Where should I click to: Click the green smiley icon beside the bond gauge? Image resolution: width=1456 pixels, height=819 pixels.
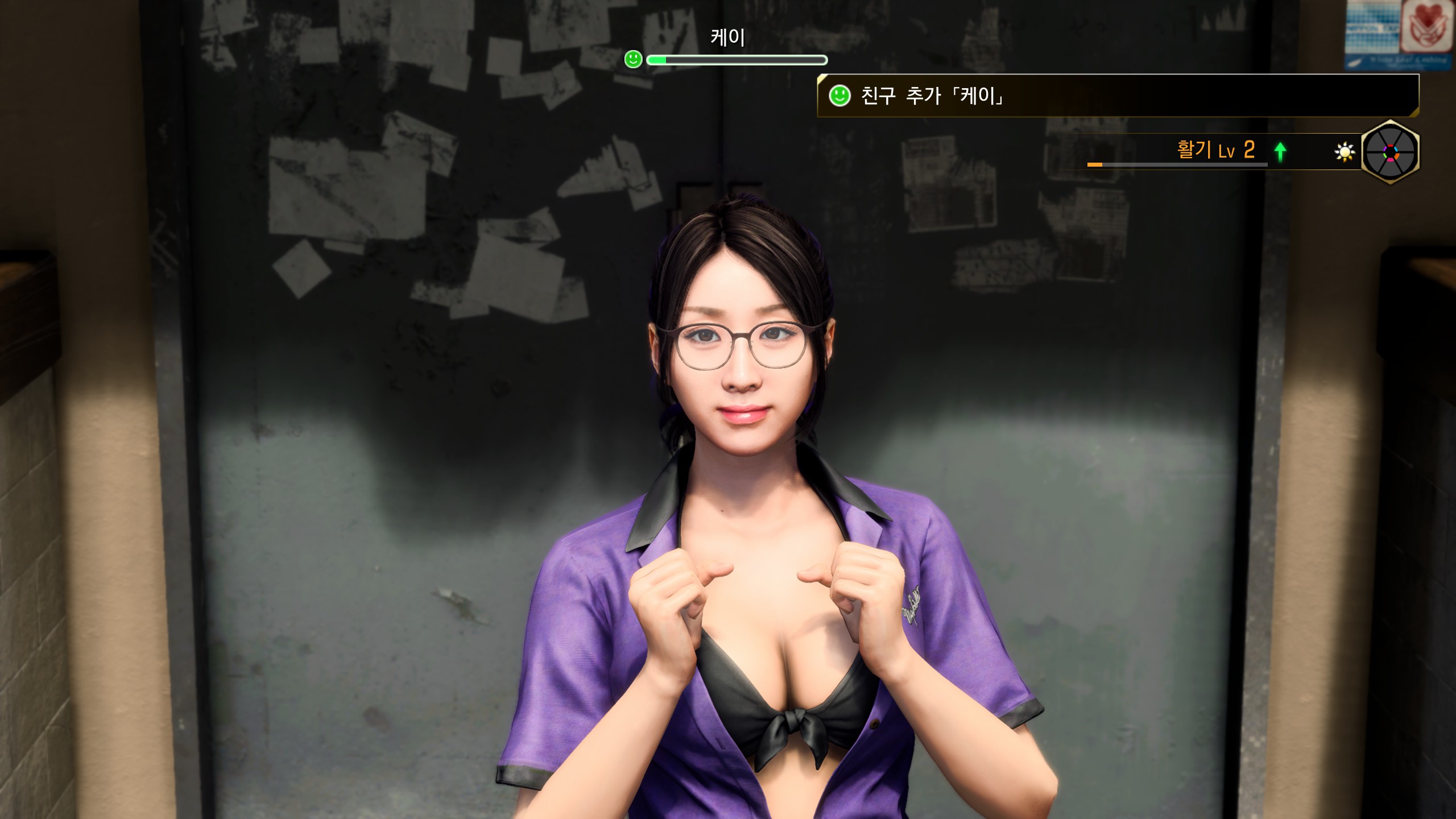pyautogui.click(x=633, y=59)
